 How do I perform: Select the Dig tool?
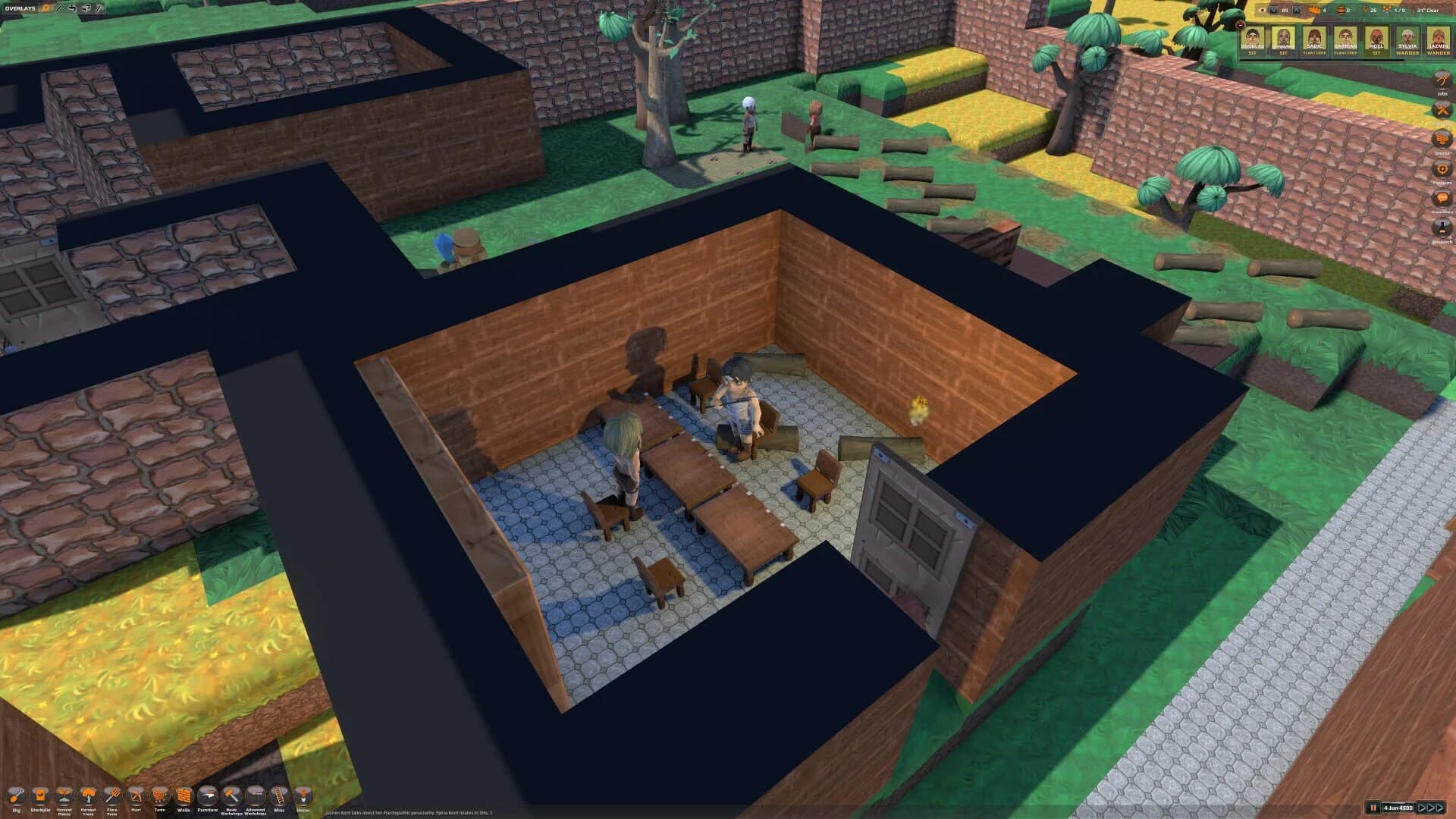click(18, 795)
